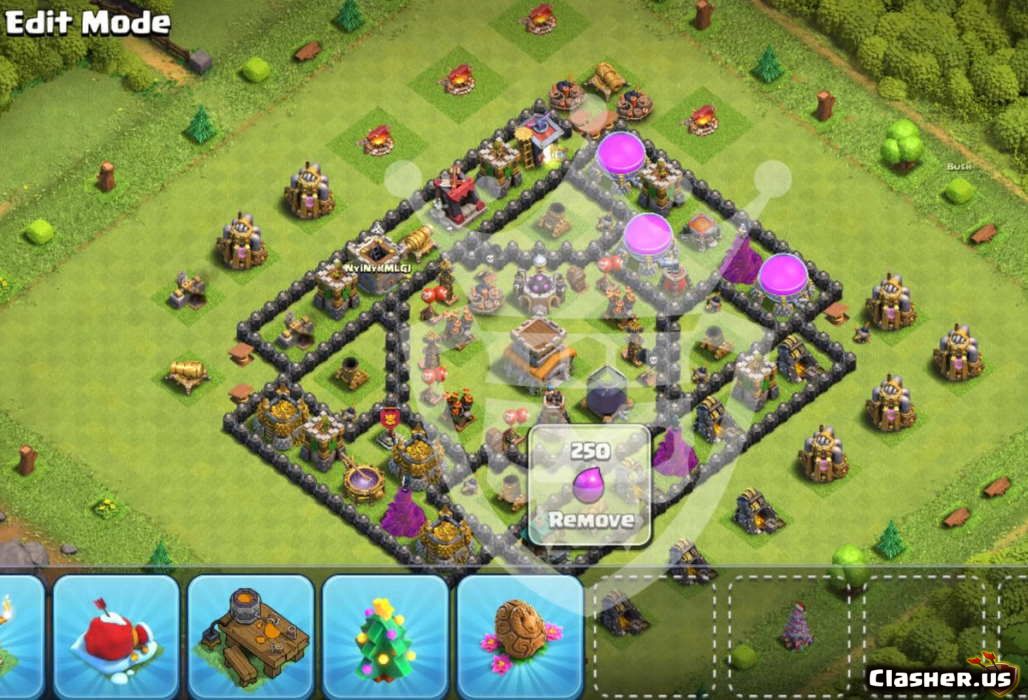Choose the crafting workbench item slot
Screen dimensions: 1028x700
click(251, 634)
